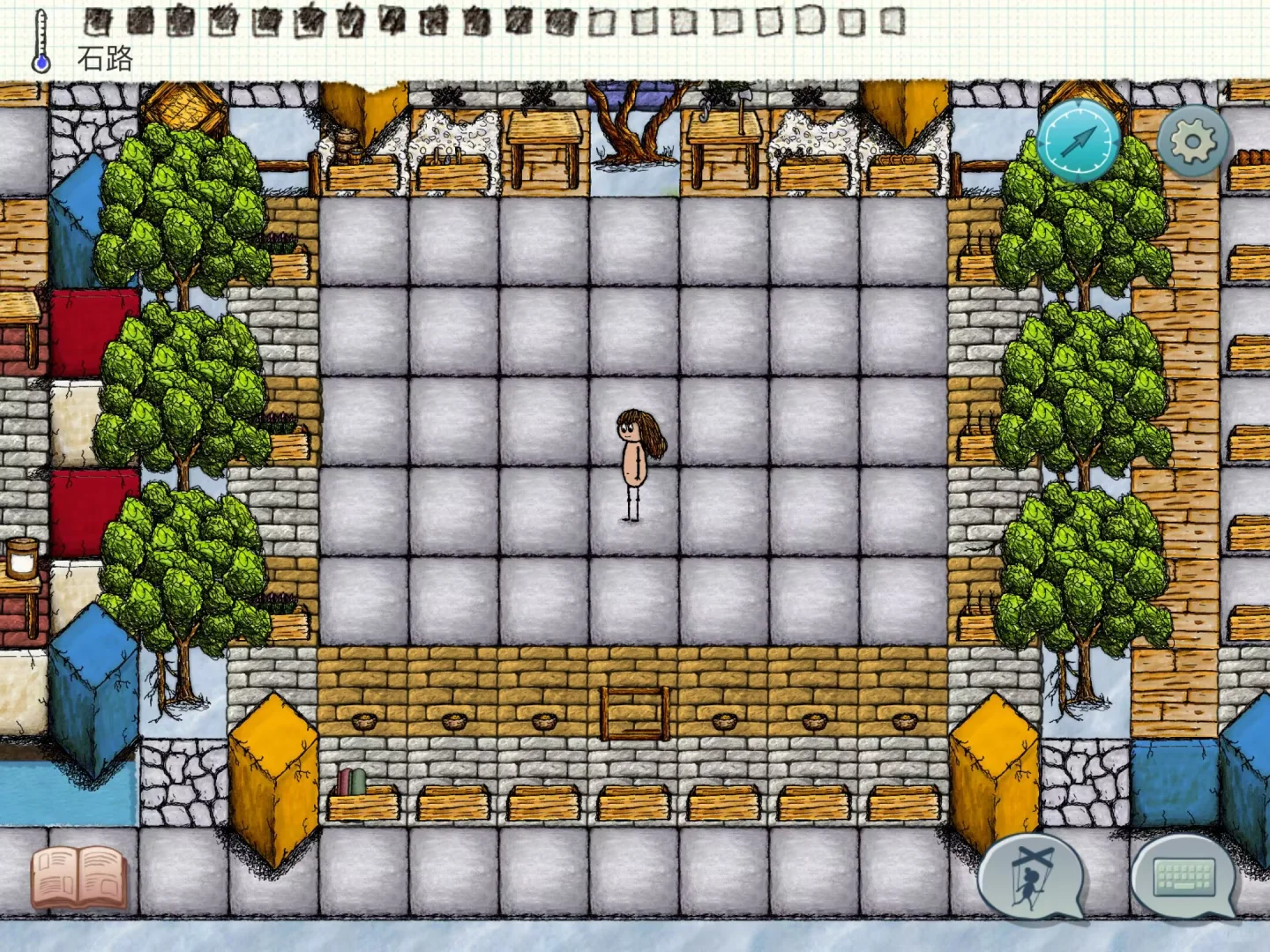
Task: Open the gear settings menu
Action: click(1192, 141)
